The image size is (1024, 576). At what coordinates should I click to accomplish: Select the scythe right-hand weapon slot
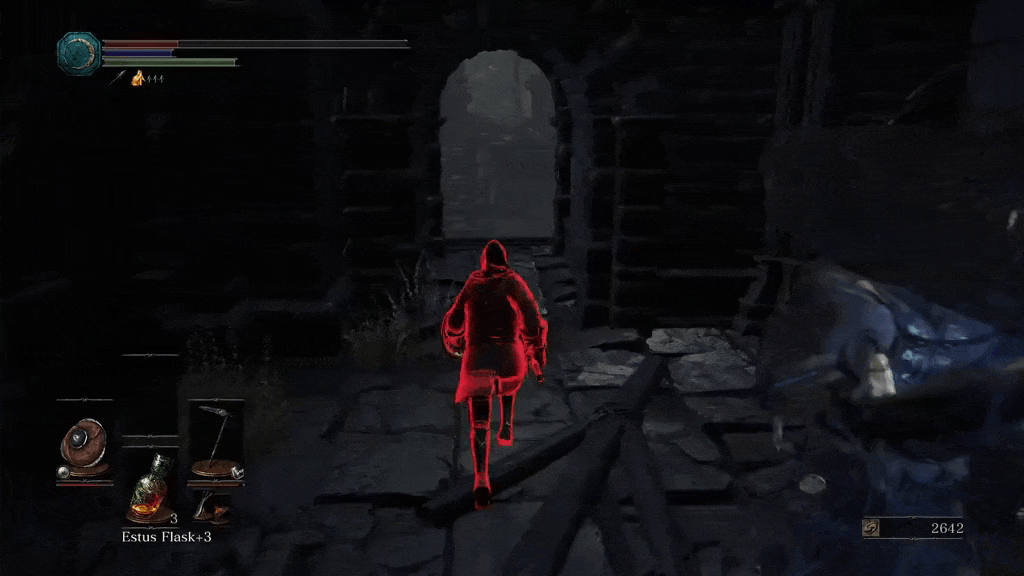coord(215,440)
